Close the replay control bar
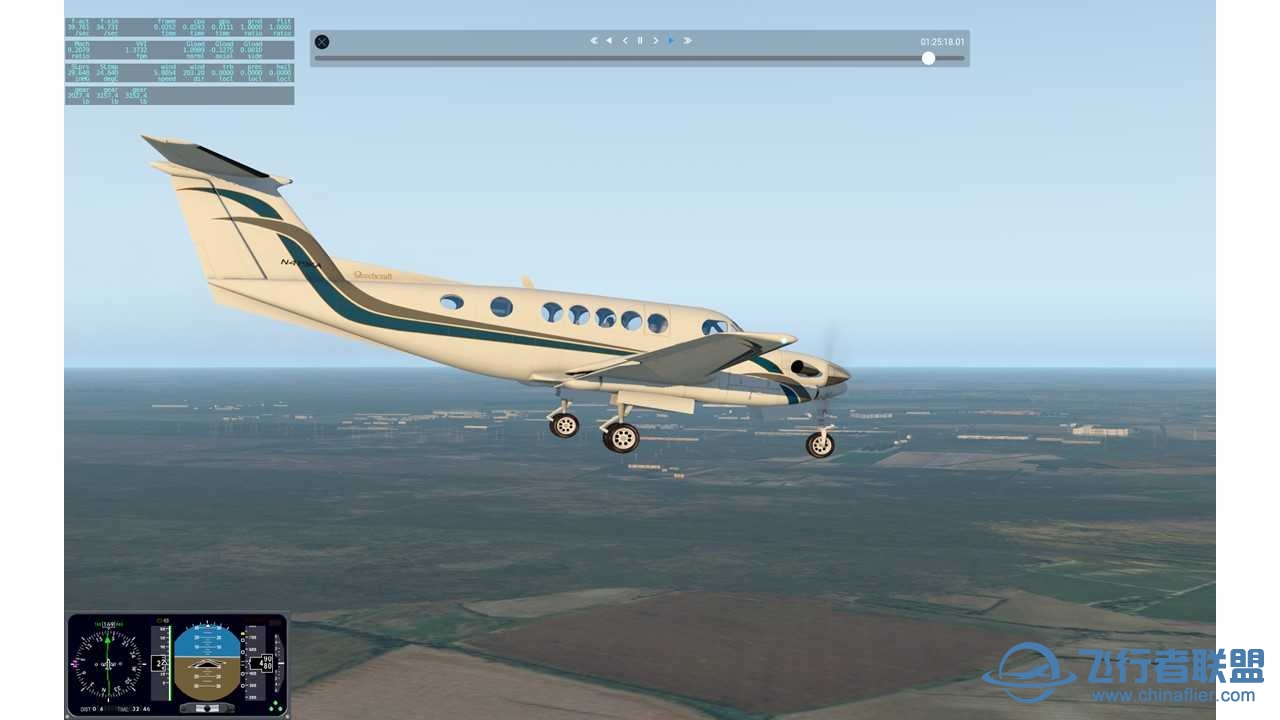 tap(322, 42)
